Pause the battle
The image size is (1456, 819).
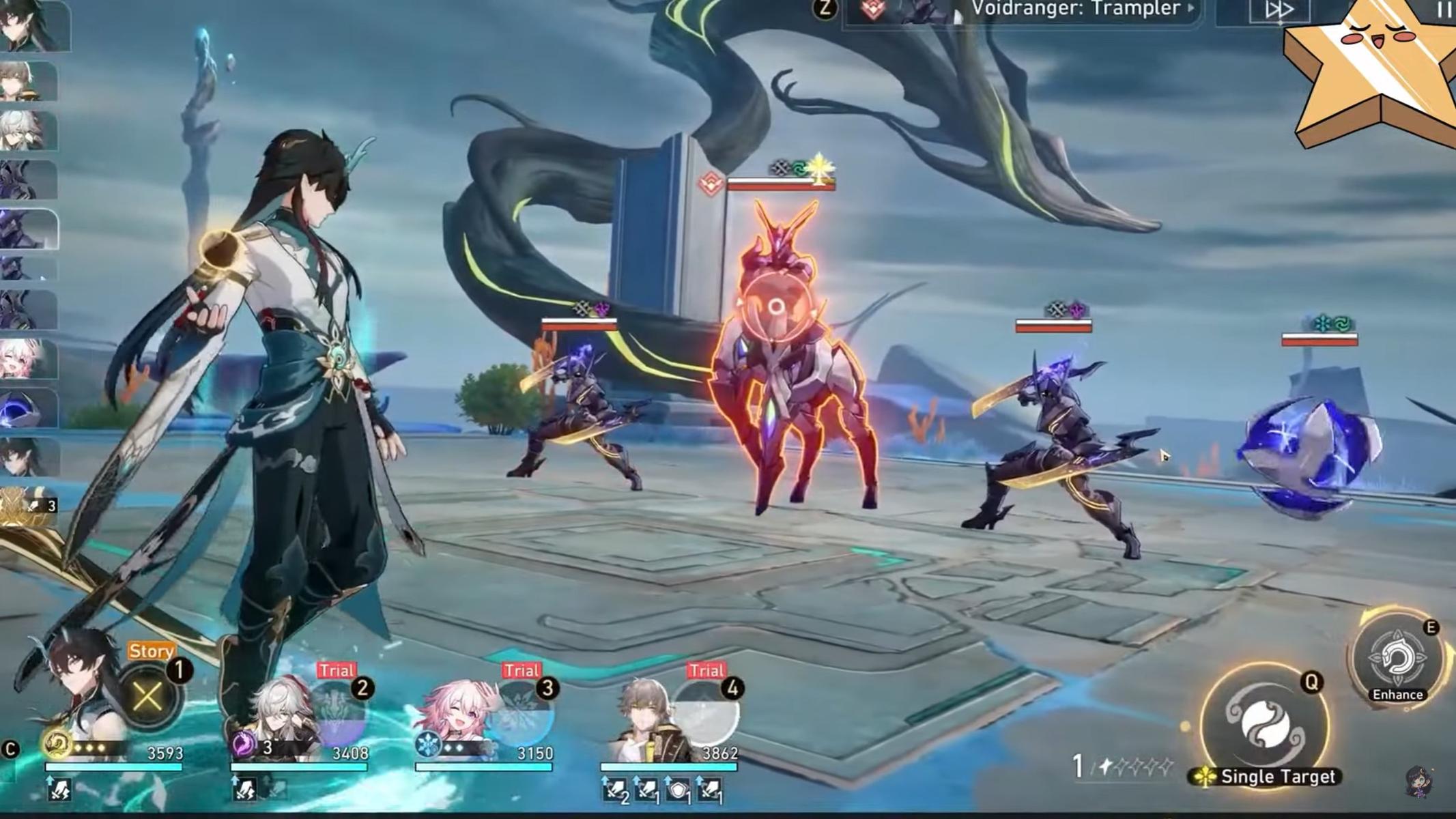(1444, 10)
